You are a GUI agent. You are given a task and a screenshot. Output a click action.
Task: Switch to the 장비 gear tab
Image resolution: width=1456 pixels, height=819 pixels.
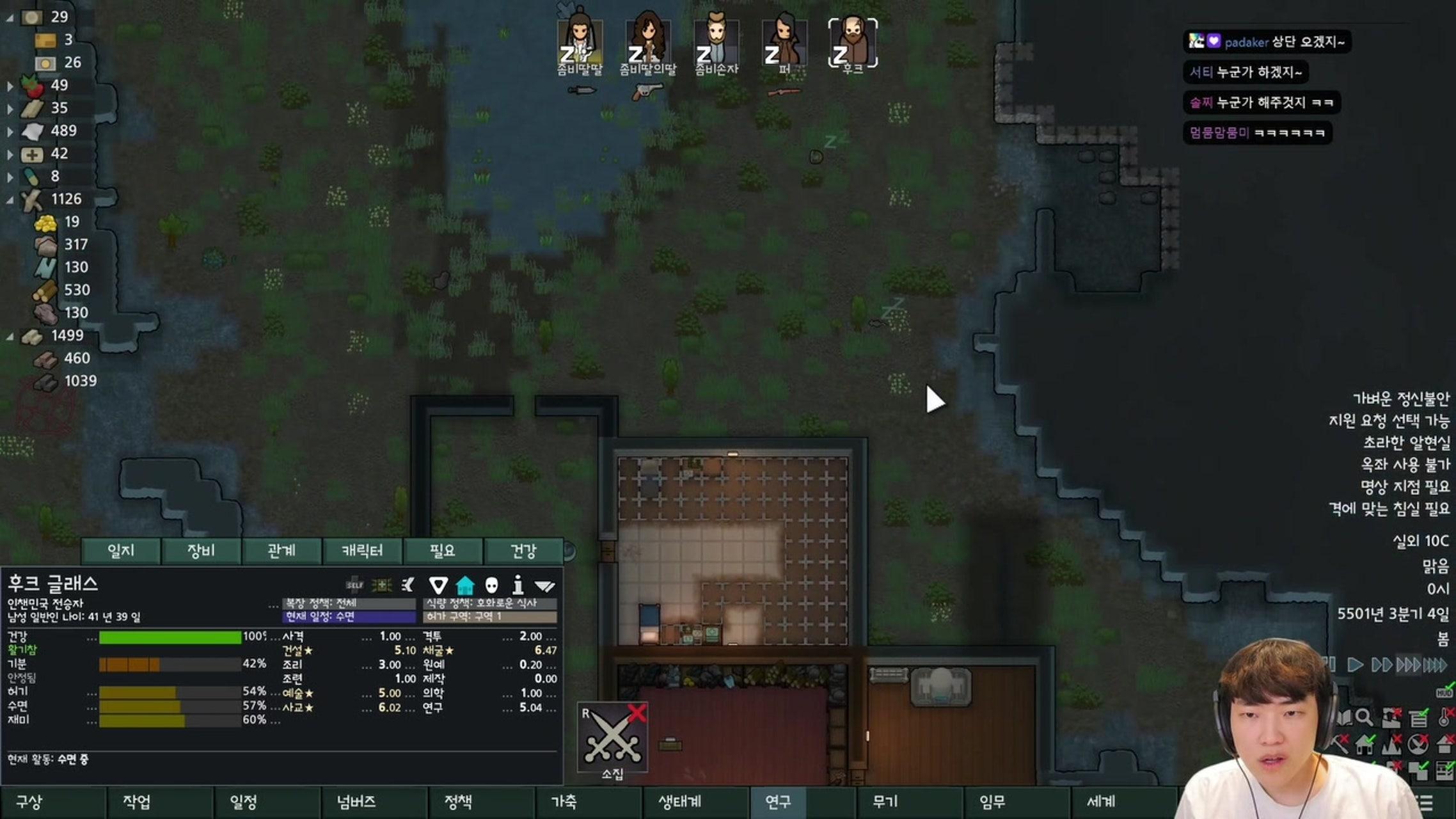point(201,551)
